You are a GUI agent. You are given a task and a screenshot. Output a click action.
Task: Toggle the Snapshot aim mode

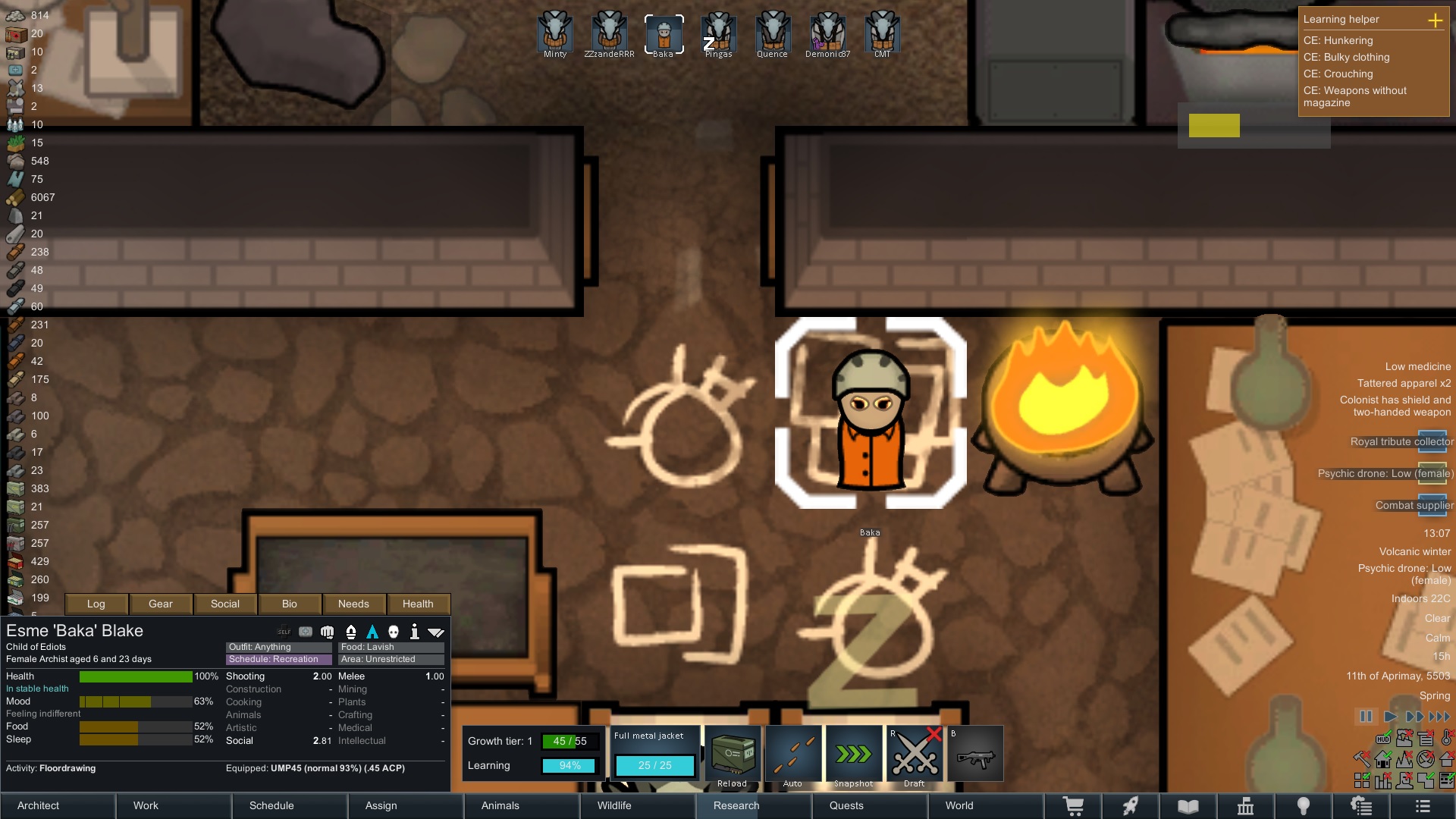pyautogui.click(x=854, y=755)
